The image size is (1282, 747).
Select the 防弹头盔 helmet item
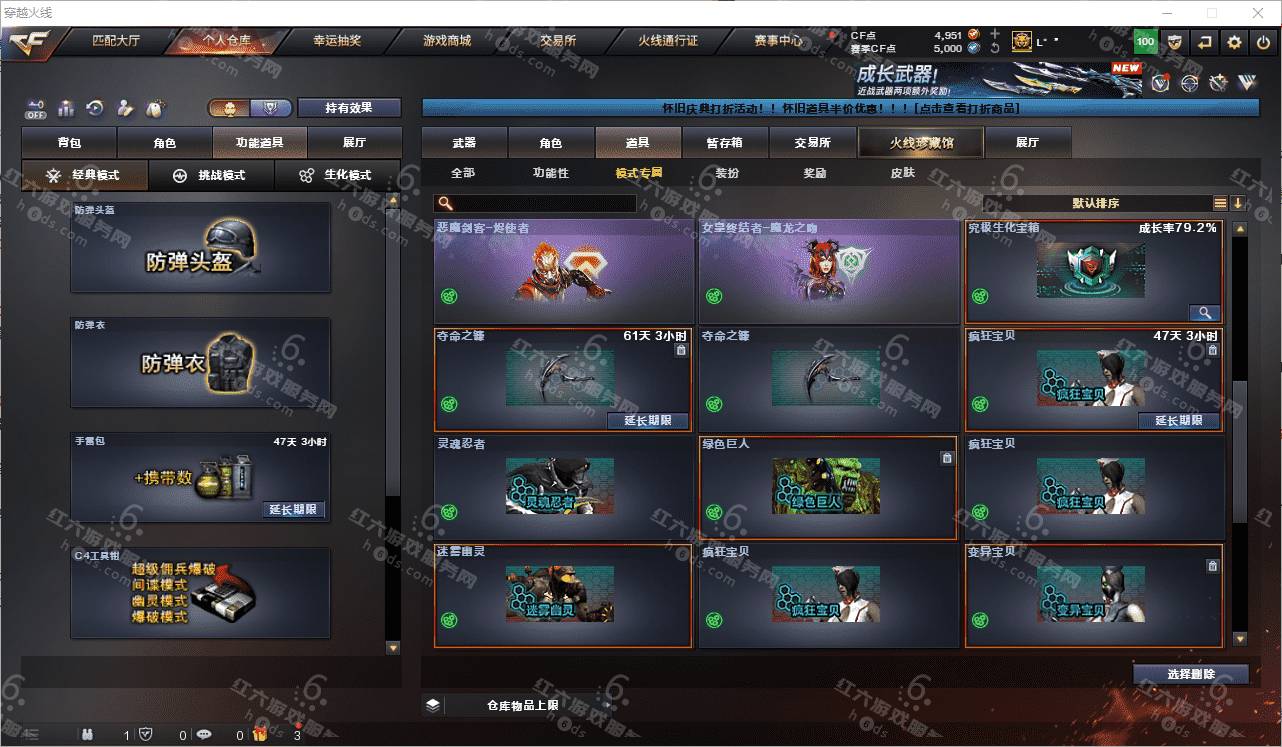point(200,248)
